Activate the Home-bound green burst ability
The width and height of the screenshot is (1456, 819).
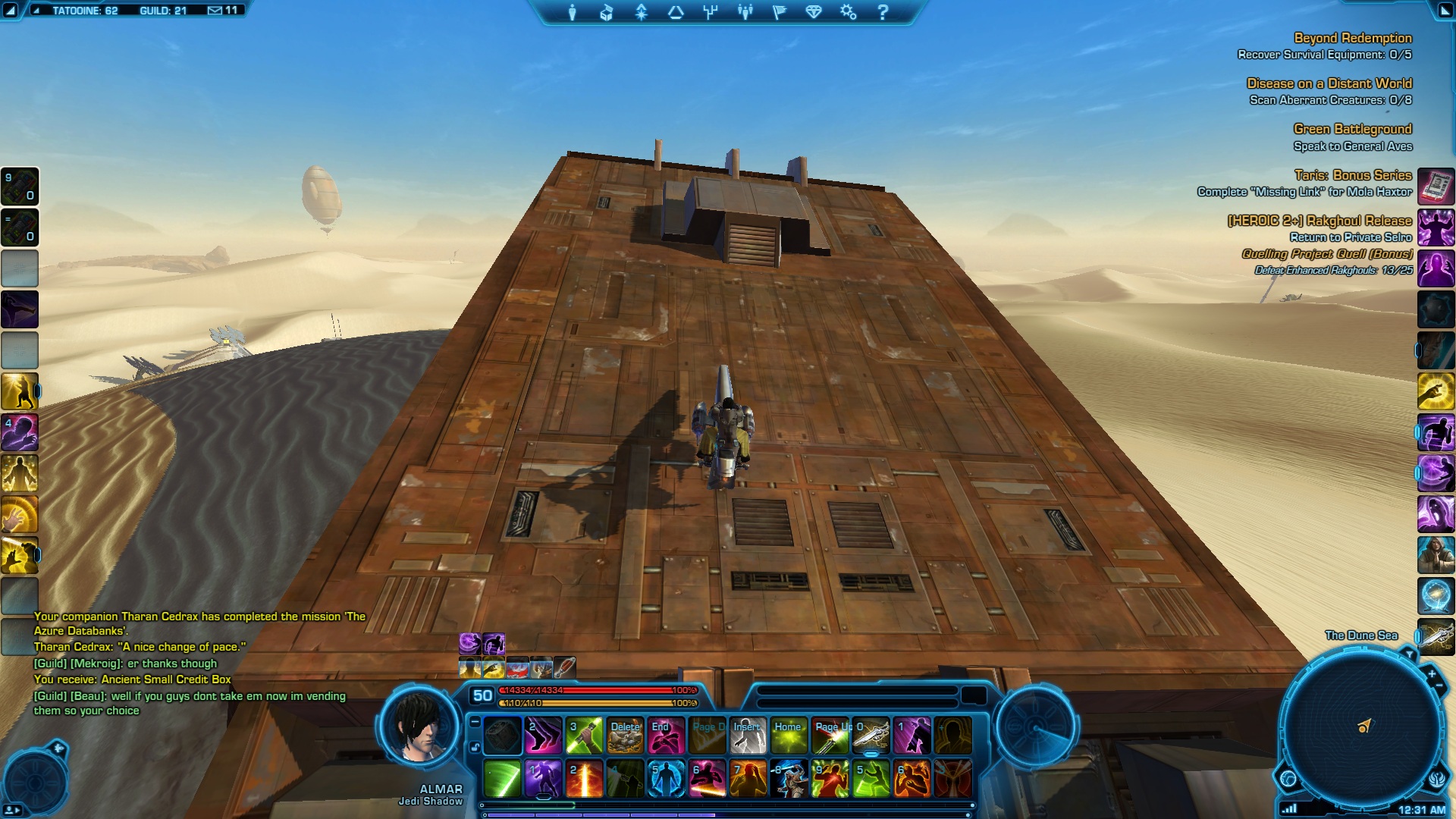(x=789, y=736)
